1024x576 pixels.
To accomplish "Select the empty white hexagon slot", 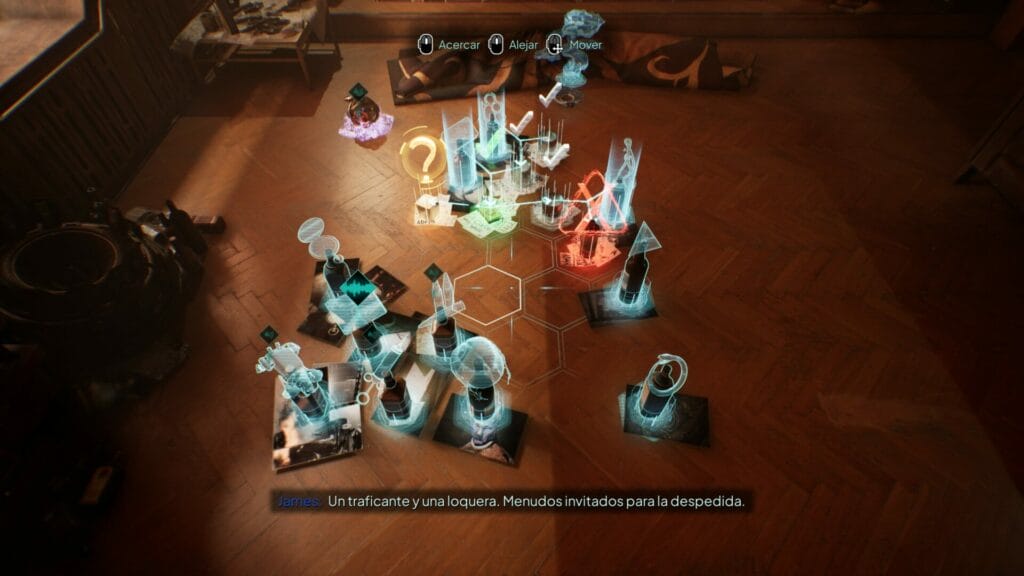I will point(490,291).
